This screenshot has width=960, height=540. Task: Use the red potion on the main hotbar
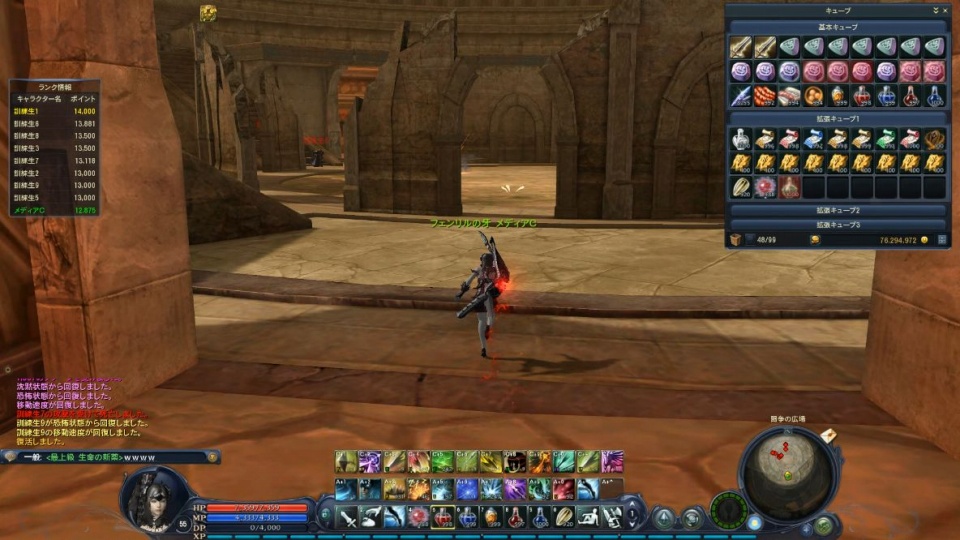[x=443, y=517]
